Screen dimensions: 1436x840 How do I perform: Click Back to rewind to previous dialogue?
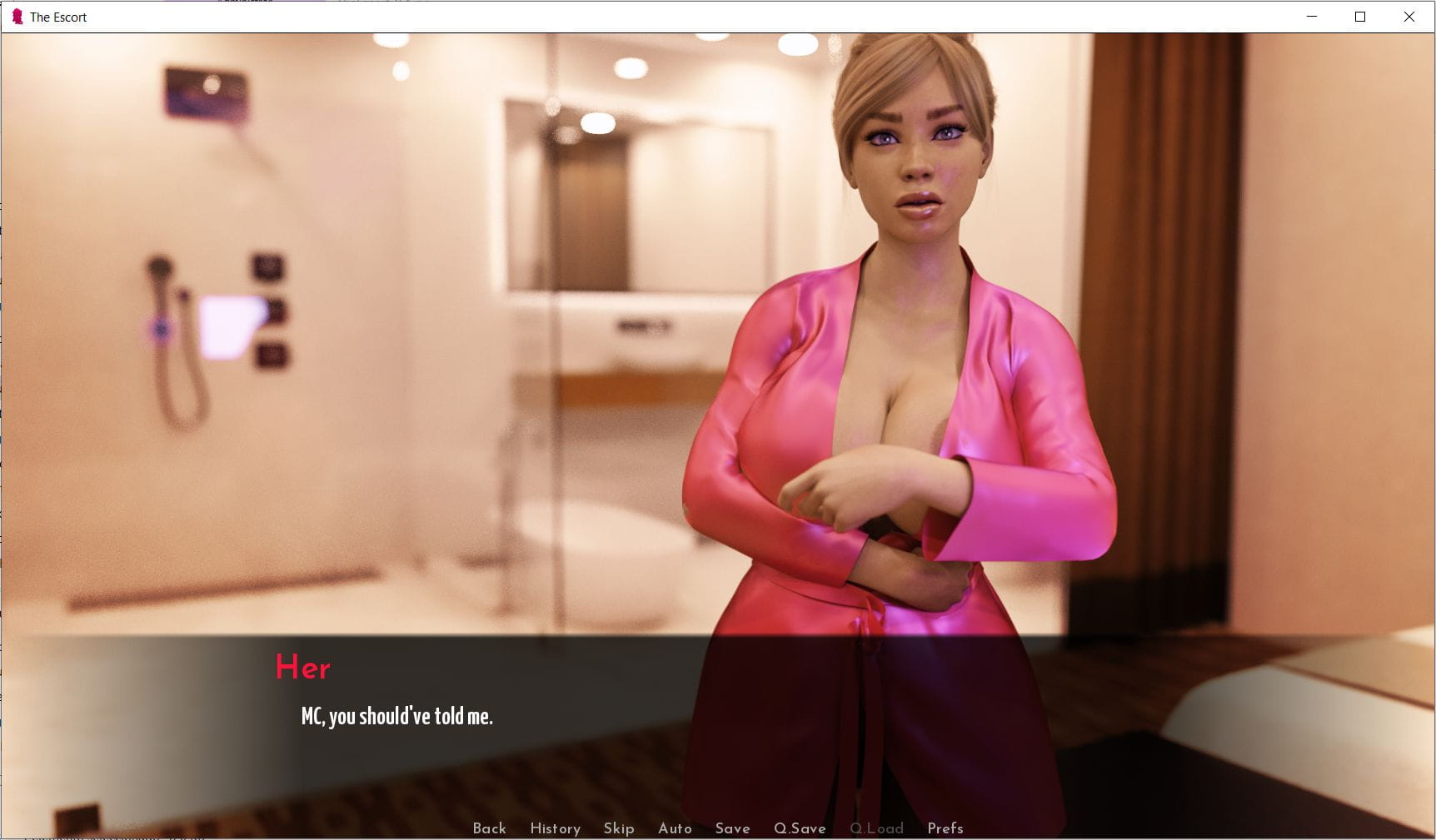pos(490,828)
